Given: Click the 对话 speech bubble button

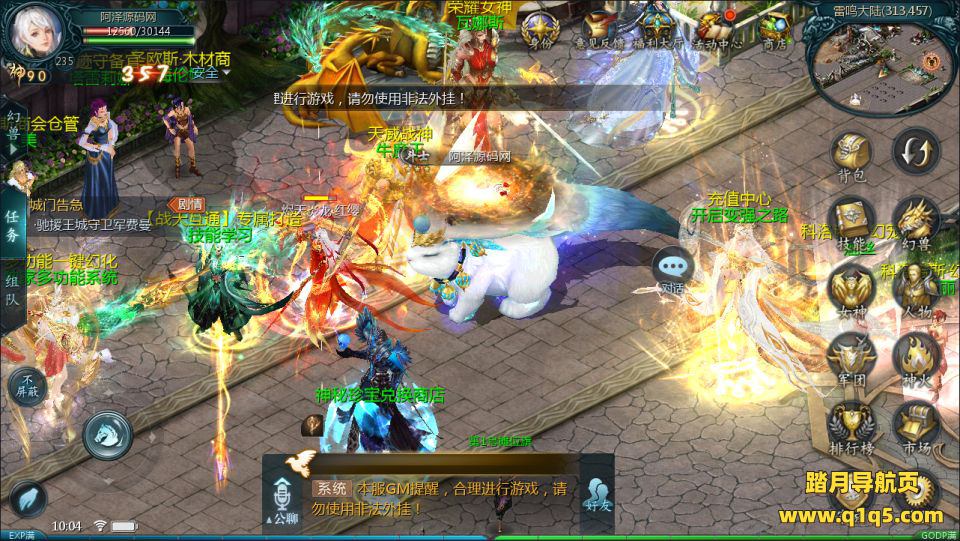Looking at the screenshot, I should [x=673, y=268].
